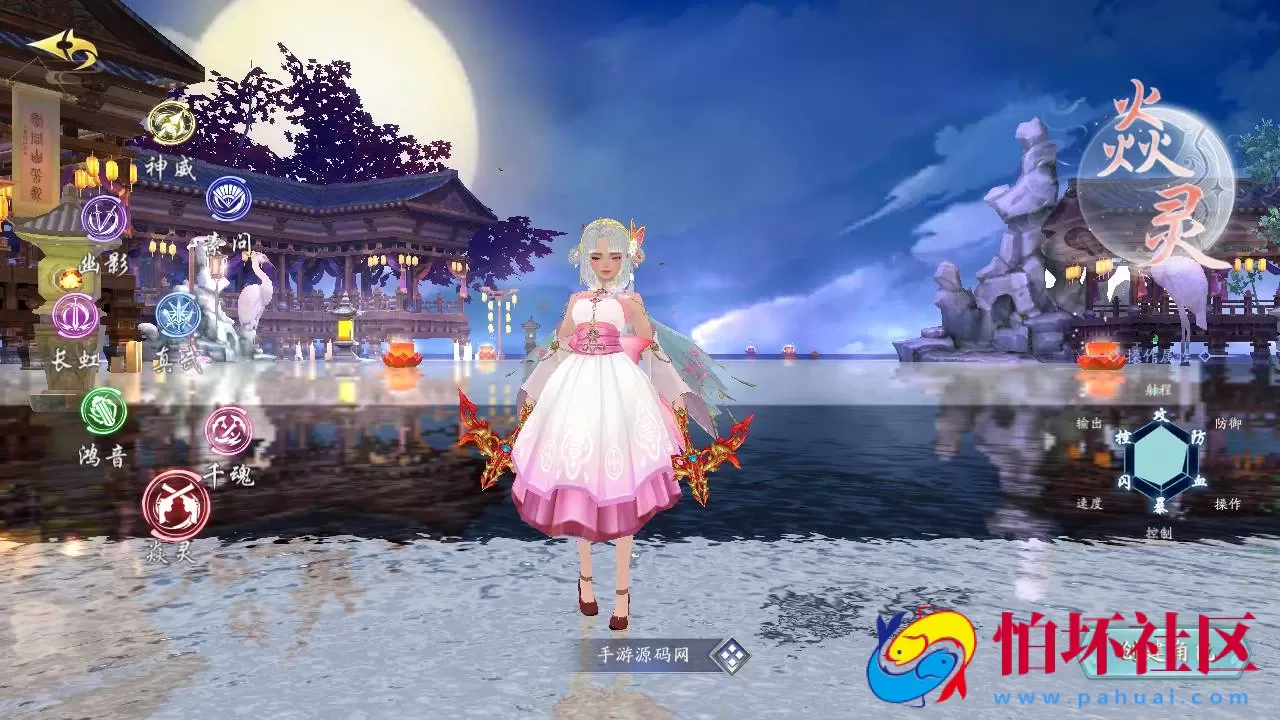Select the 长虹 (Changhong) class icon
This screenshot has width=1280, height=720.
click(x=74, y=315)
